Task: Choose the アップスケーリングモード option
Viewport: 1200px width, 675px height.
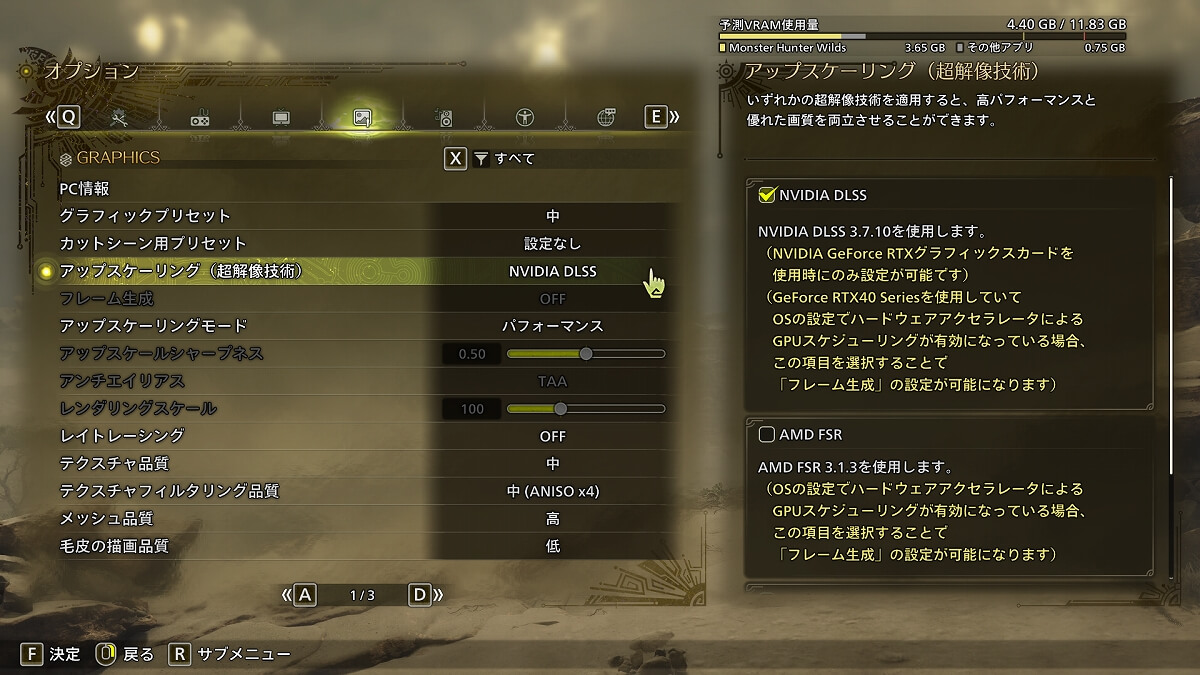Action: (553, 326)
